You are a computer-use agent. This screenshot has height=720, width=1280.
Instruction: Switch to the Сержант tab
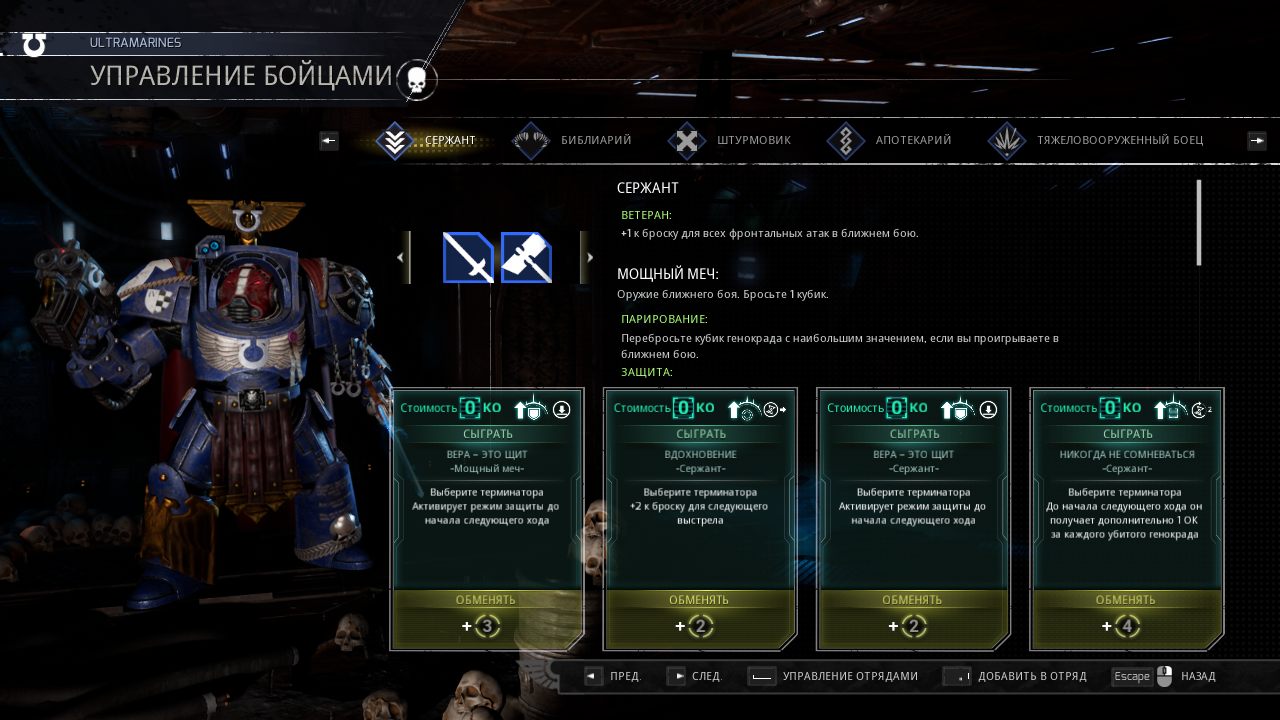432,141
